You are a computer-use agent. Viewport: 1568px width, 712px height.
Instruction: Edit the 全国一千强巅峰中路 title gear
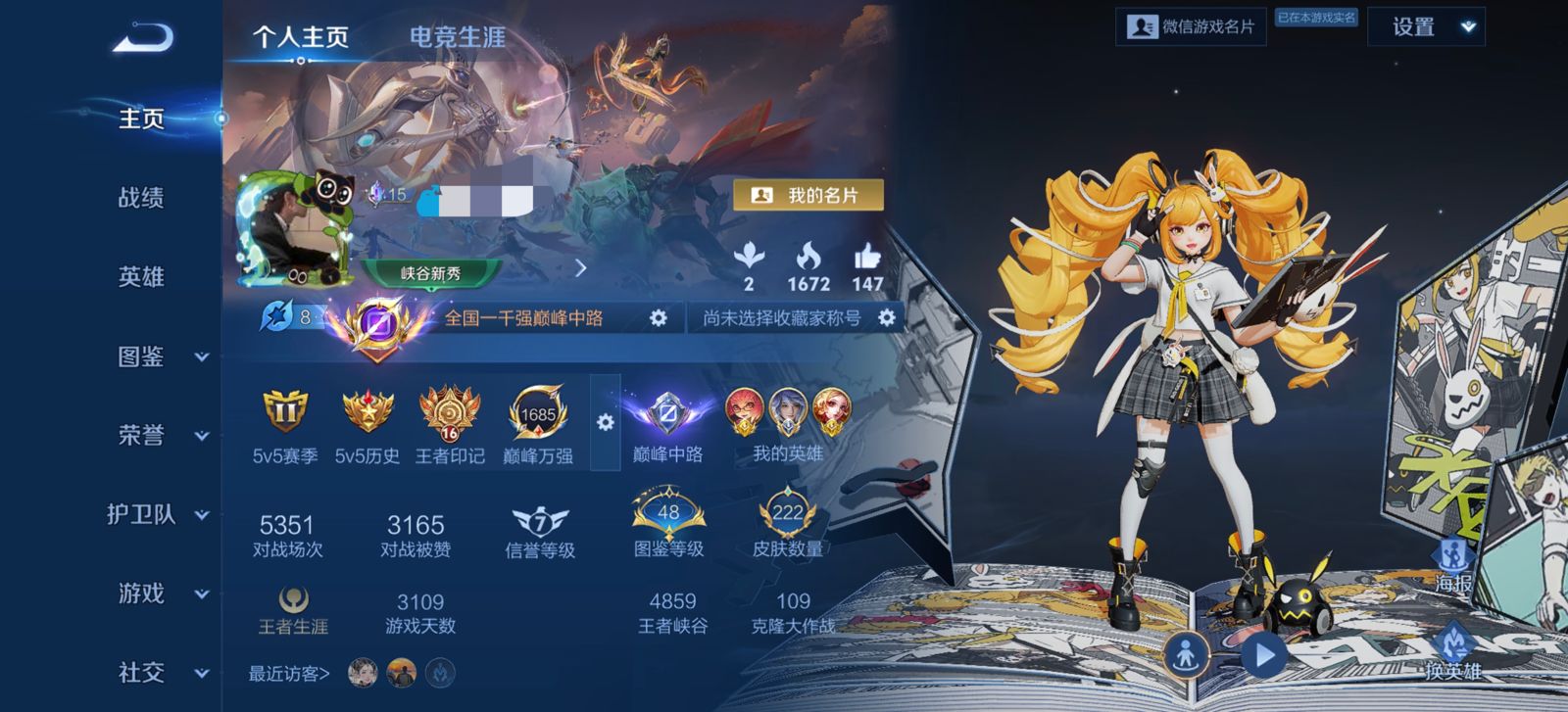pos(659,318)
